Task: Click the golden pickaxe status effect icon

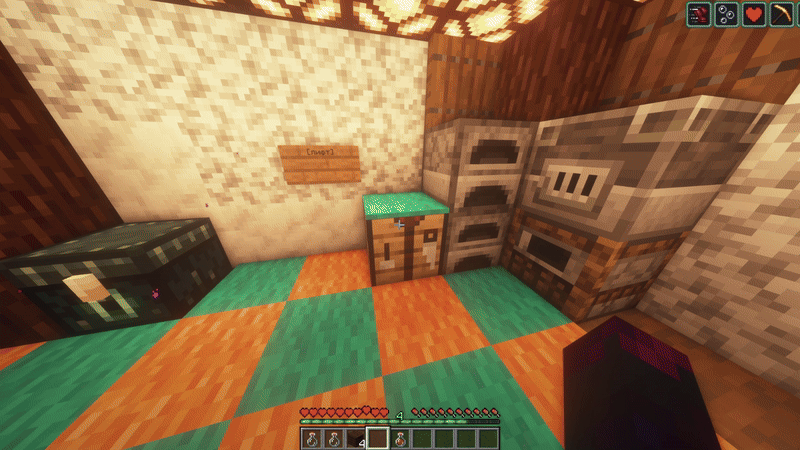Action: 780,15
